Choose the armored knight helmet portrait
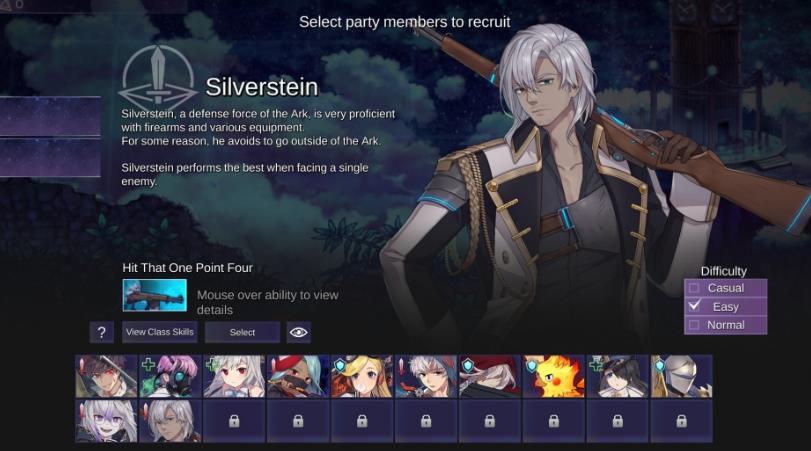 (681, 377)
